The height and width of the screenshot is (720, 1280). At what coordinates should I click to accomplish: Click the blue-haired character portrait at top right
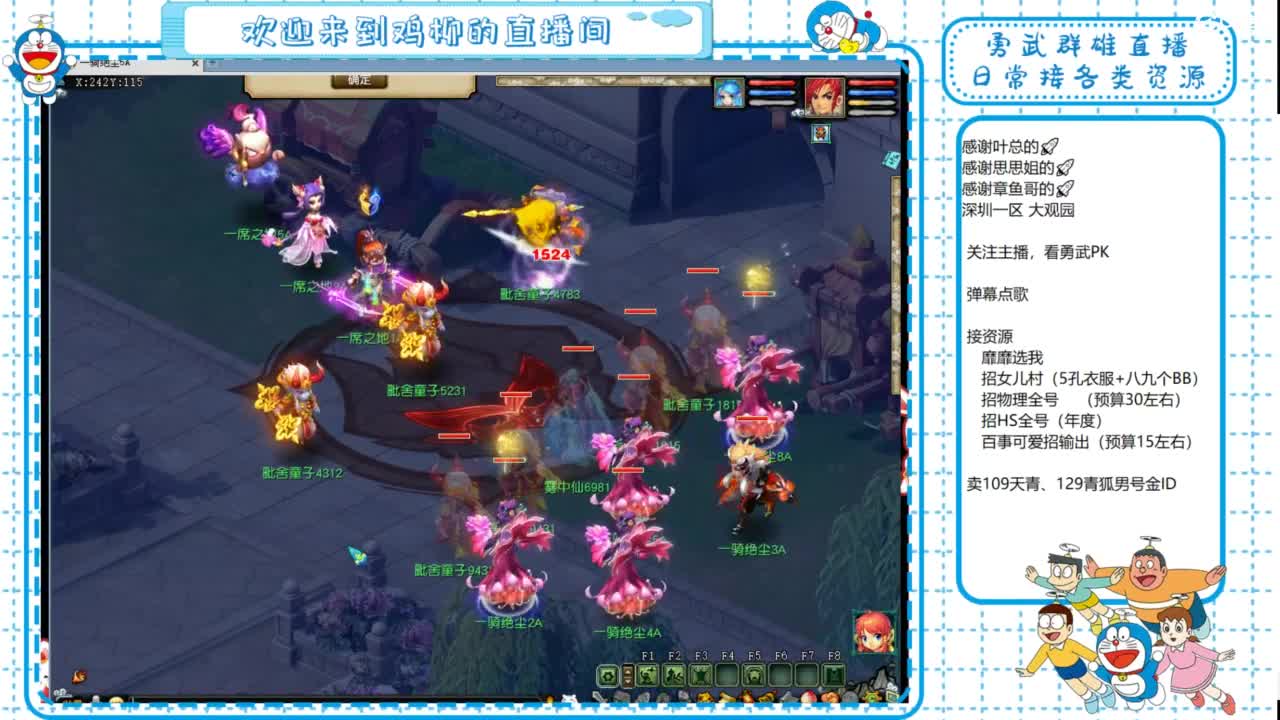[730, 94]
